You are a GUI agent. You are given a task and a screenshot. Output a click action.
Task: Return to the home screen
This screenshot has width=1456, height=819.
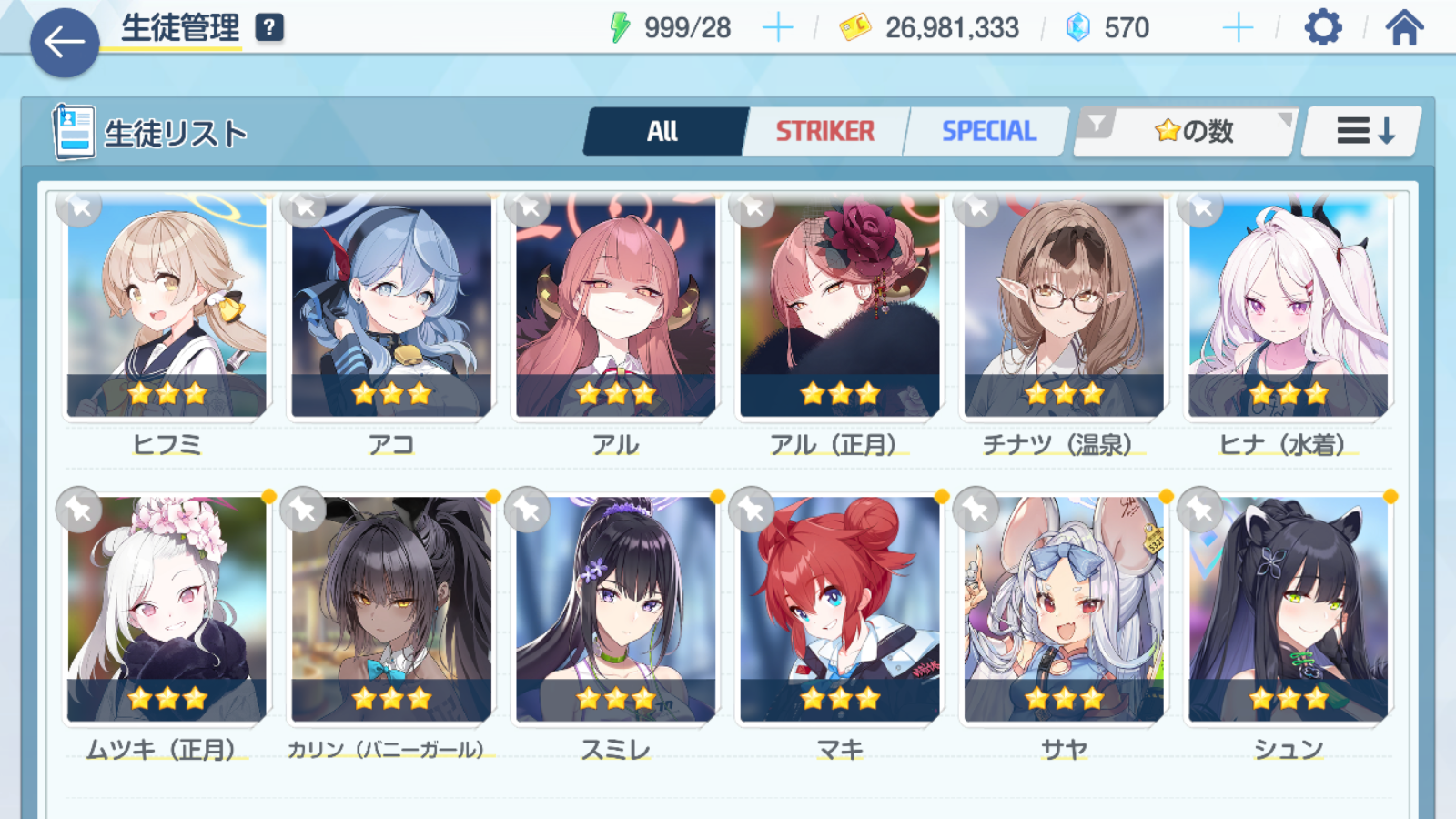(x=1404, y=28)
